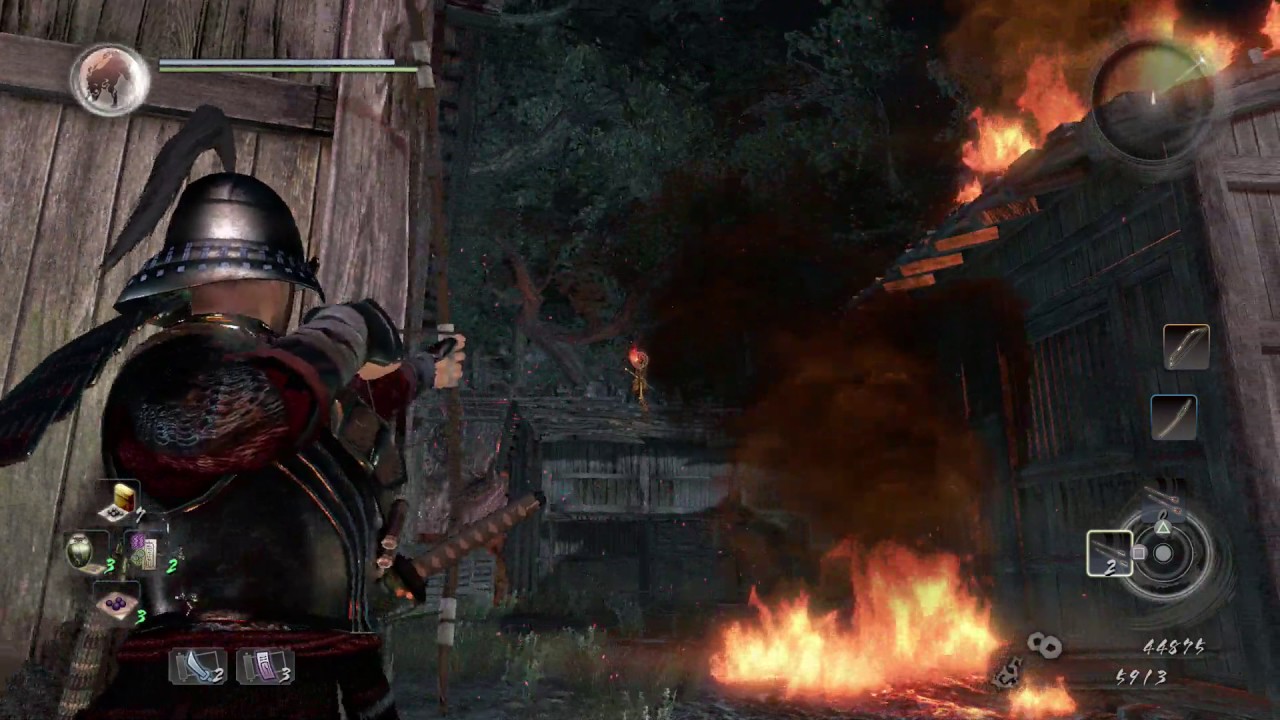Choose the highlighted arrow ammo slot
1280x720 pixels.
(1110, 553)
